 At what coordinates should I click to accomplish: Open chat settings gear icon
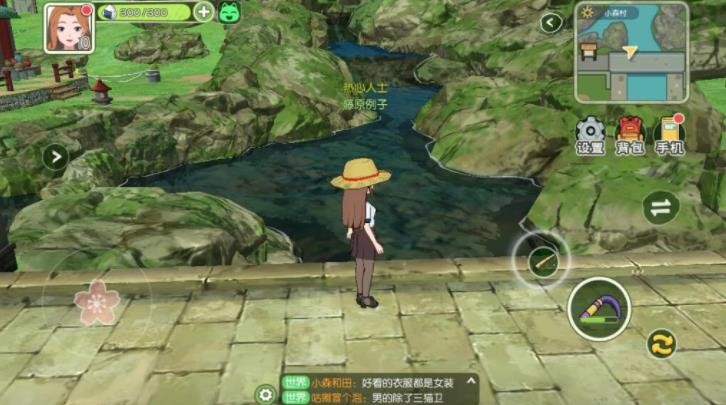pos(266,393)
